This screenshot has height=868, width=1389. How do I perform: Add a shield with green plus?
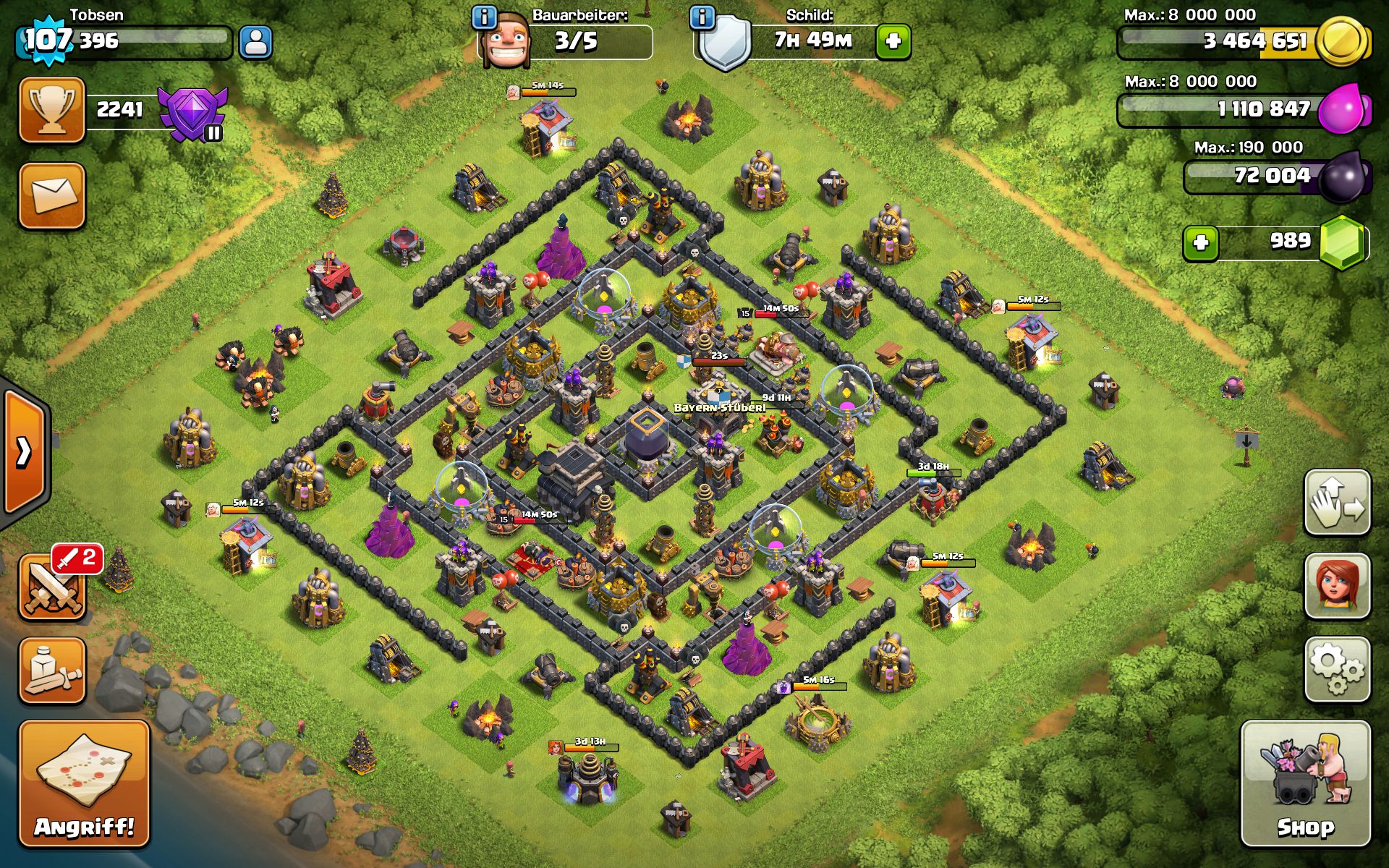click(893, 41)
